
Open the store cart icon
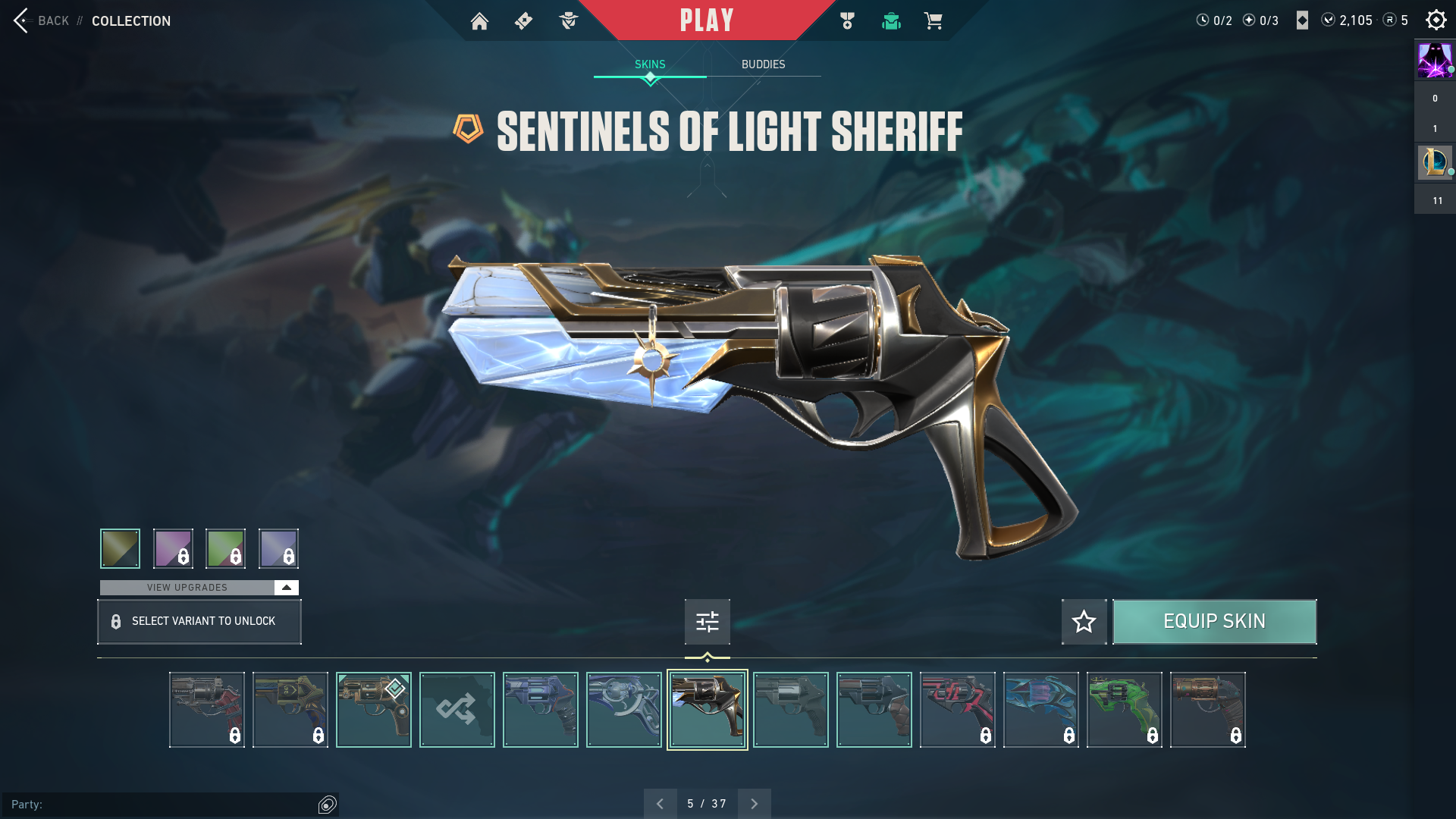coord(933,21)
